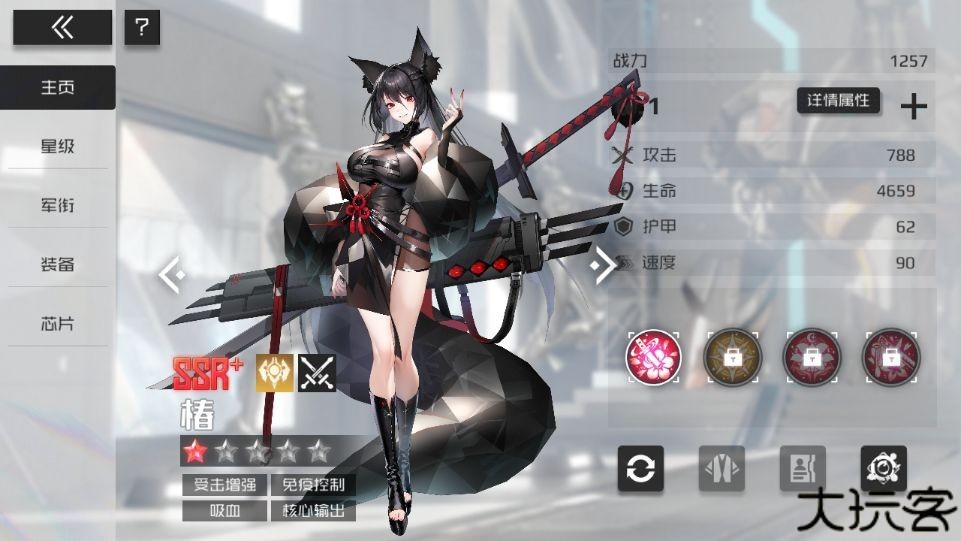This screenshot has height=541, width=961.
Task: Click the circular arrows swap button
Action: tap(641, 468)
